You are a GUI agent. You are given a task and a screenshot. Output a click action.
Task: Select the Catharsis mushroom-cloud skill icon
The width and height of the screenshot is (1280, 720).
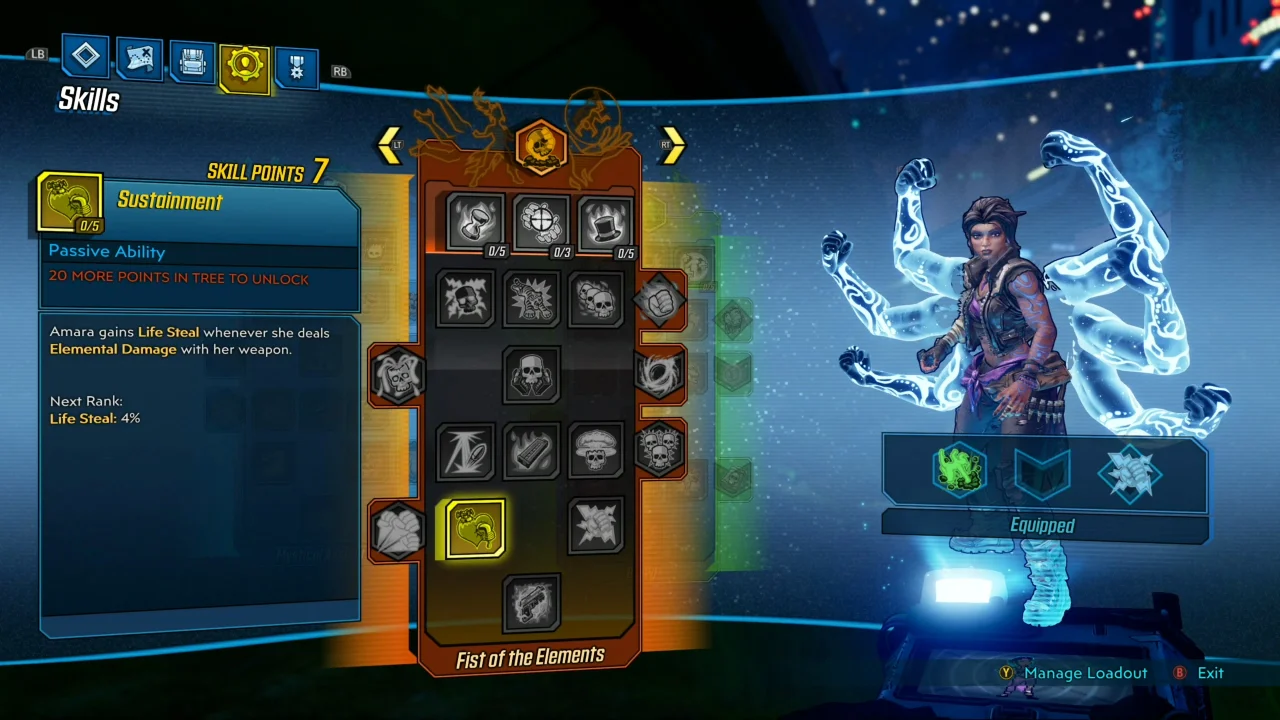point(595,450)
